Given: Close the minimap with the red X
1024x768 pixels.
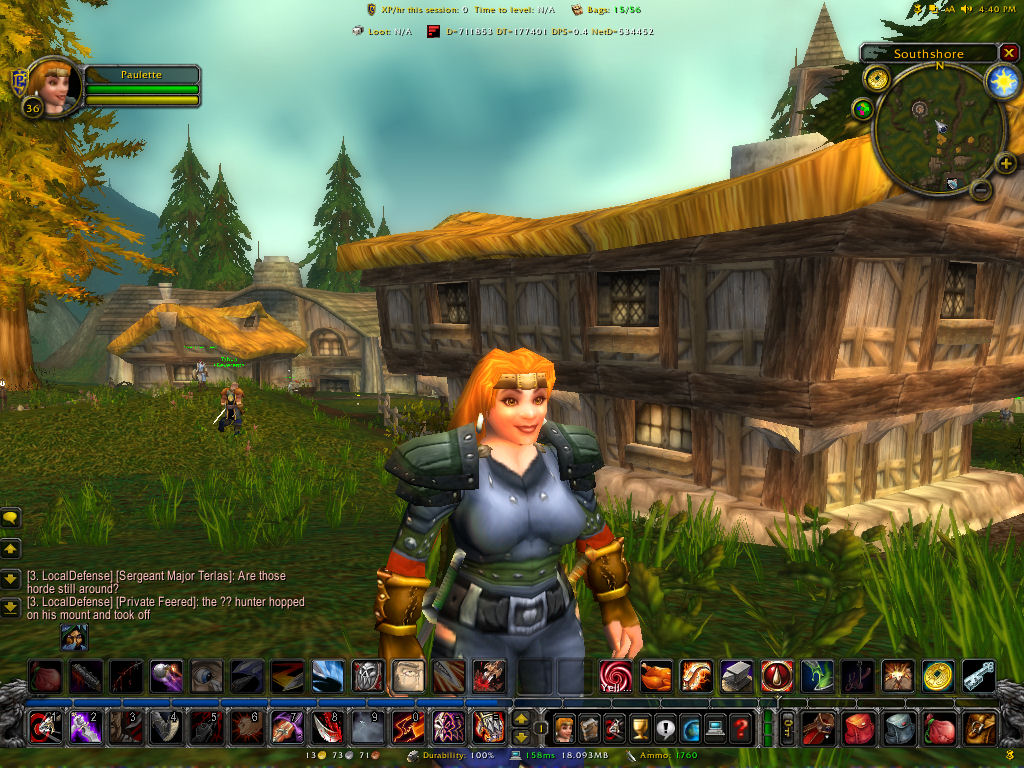Looking at the screenshot, I should pos(1009,53).
